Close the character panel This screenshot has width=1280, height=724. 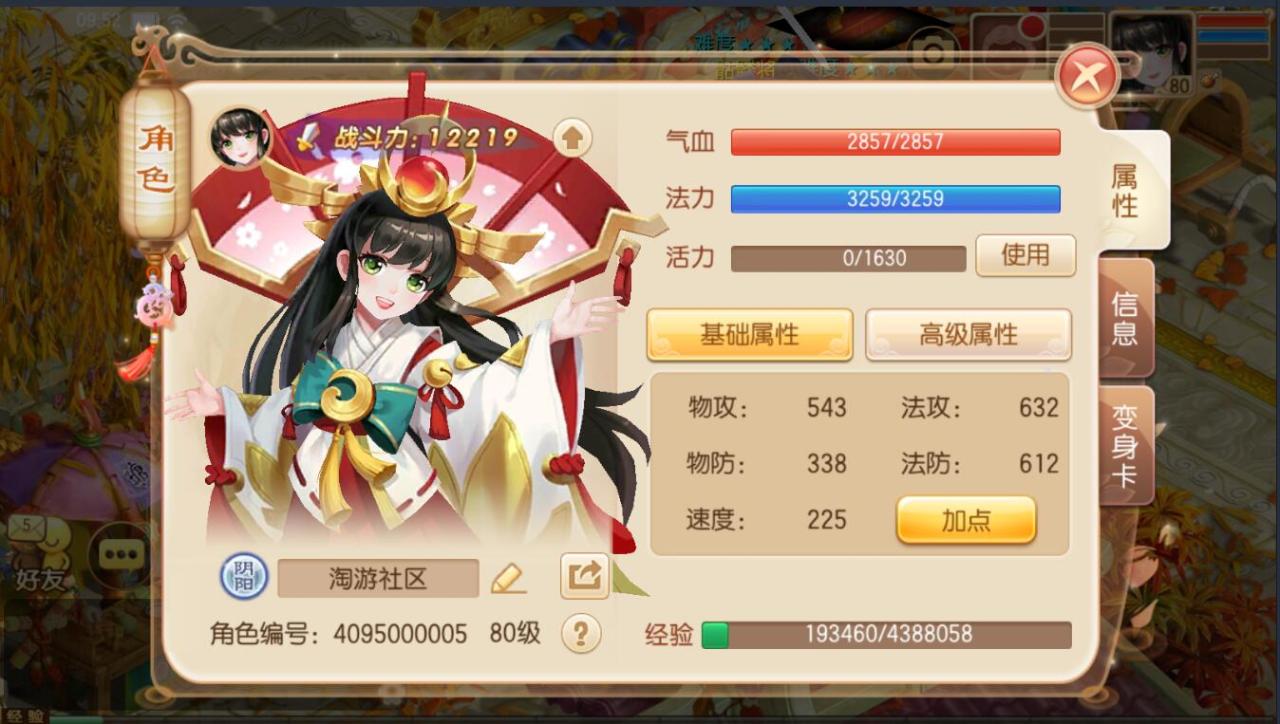pos(1087,75)
